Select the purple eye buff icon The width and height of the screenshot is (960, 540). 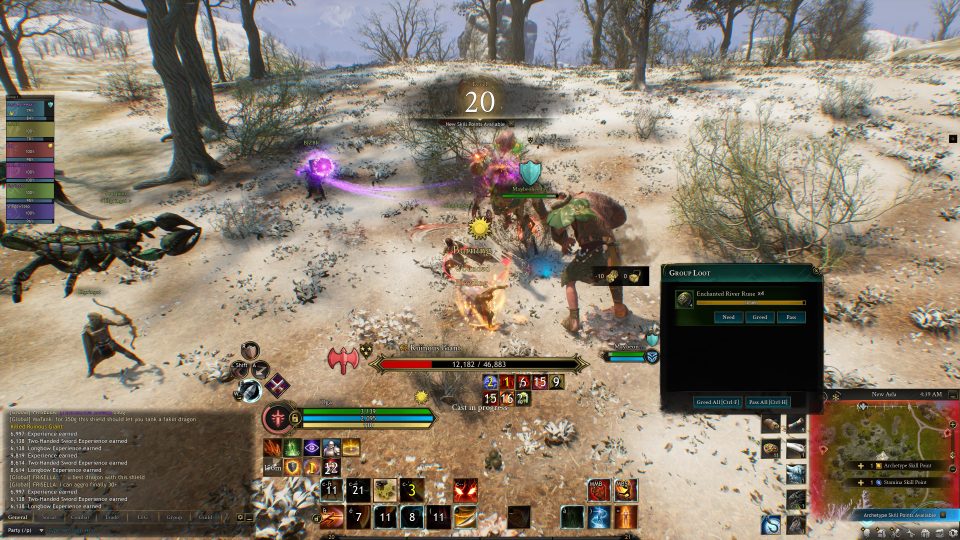[311, 448]
